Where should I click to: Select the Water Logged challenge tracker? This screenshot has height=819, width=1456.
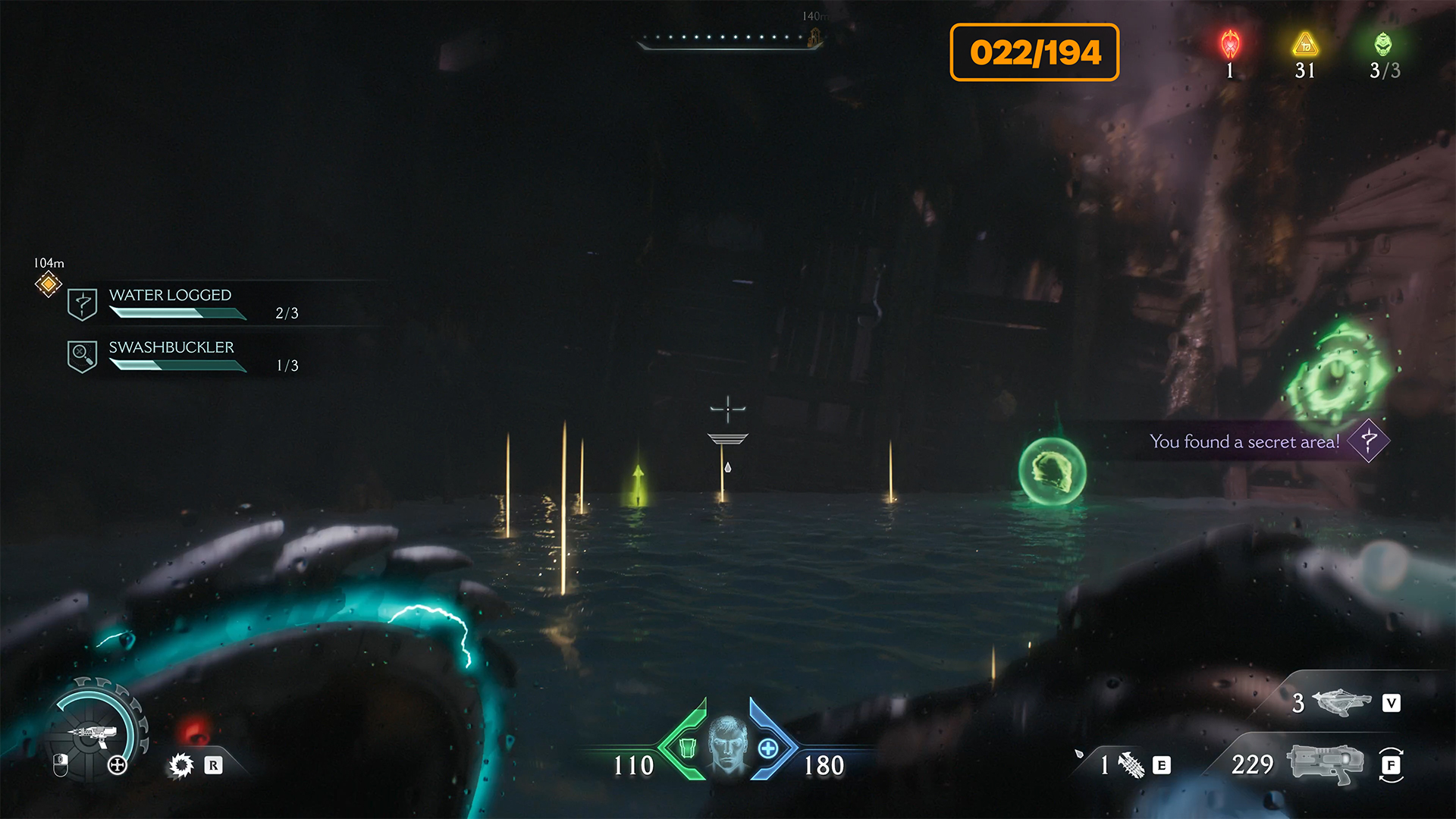click(x=170, y=303)
